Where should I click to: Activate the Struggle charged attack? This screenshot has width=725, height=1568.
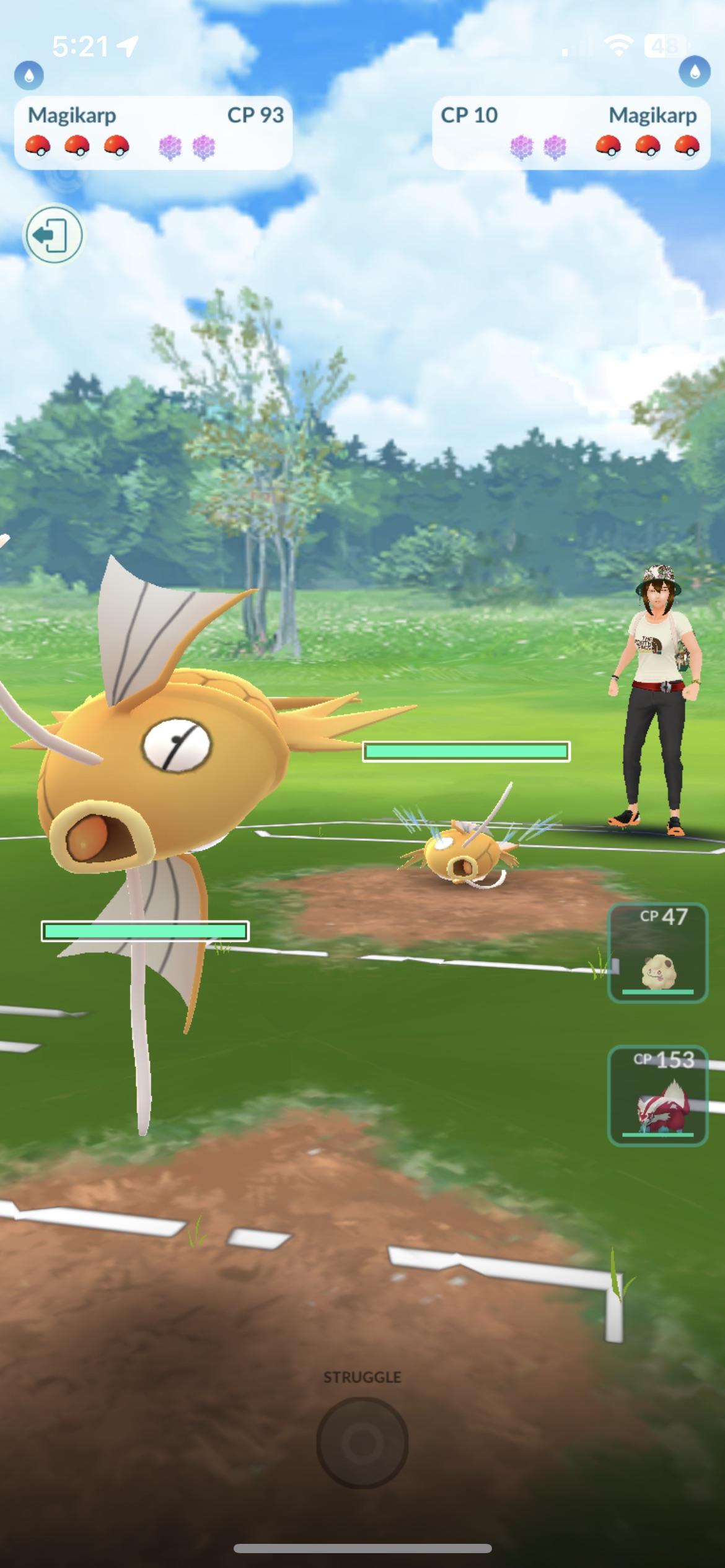[x=362, y=1442]
